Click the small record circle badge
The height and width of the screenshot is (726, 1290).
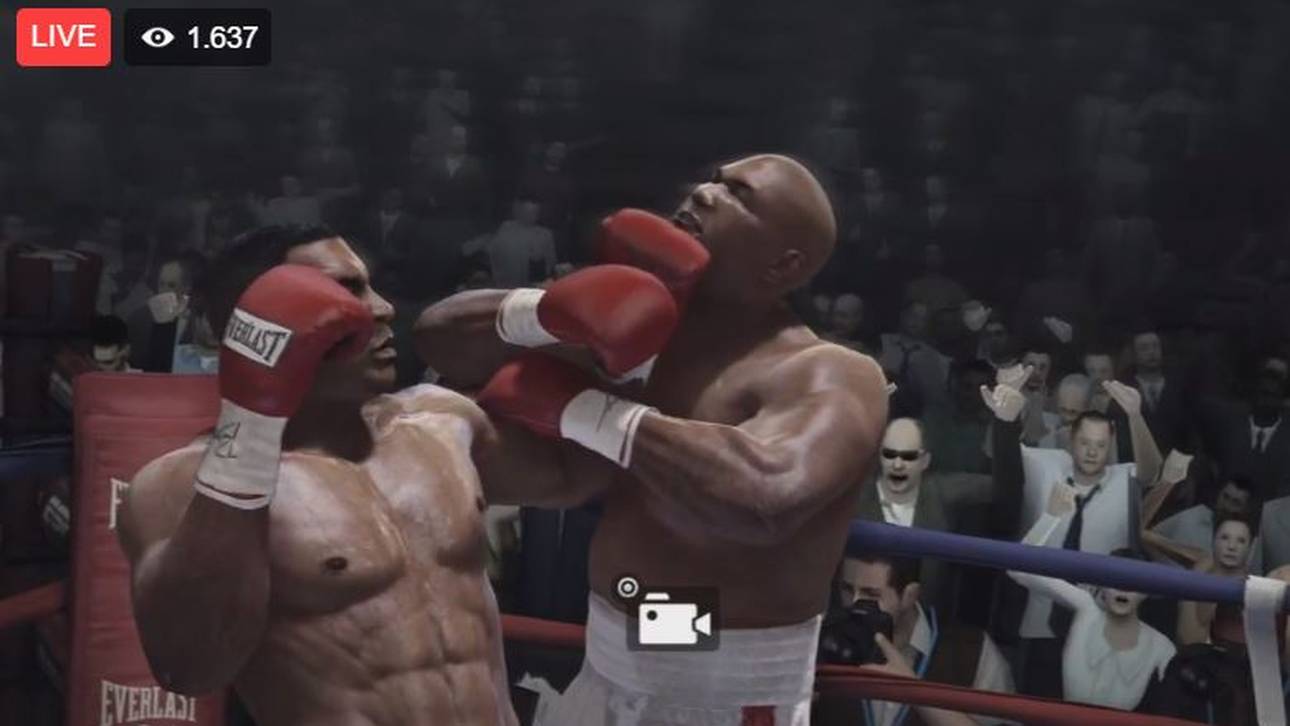coord(630,589)
